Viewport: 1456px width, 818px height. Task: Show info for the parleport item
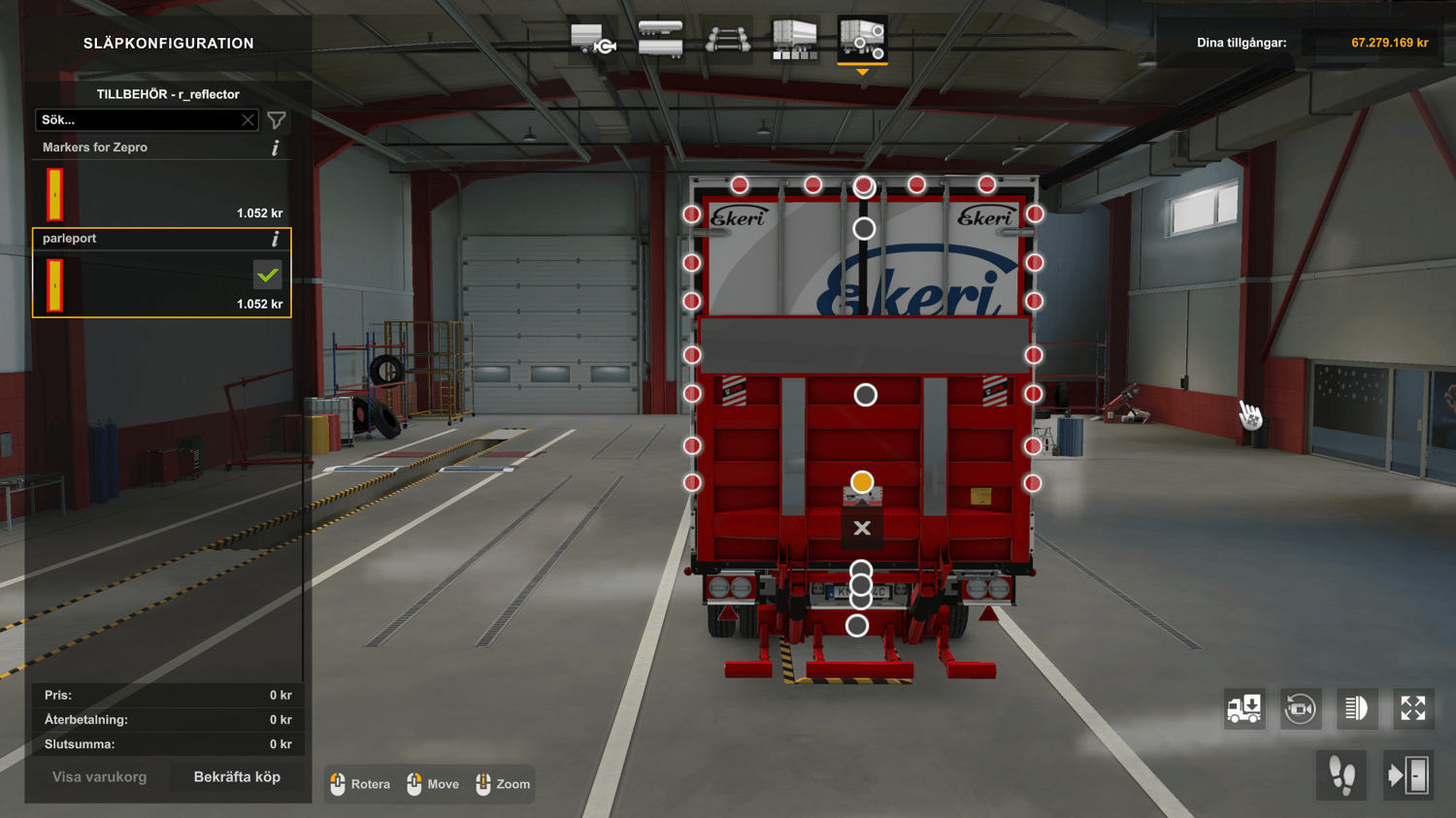coord(276,239)
